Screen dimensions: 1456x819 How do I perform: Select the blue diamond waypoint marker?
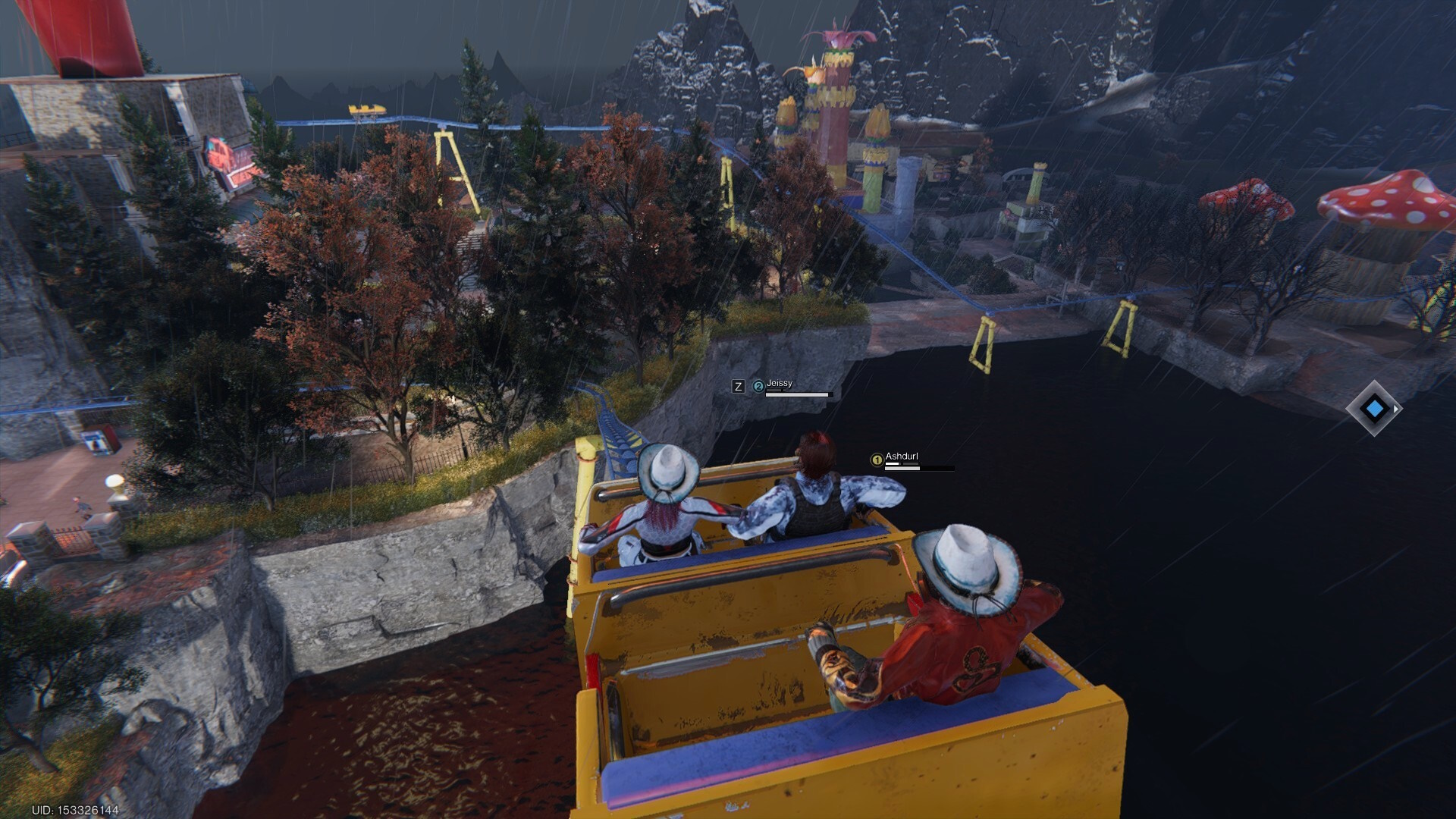pyautogui.click(x=1374, y=409)
